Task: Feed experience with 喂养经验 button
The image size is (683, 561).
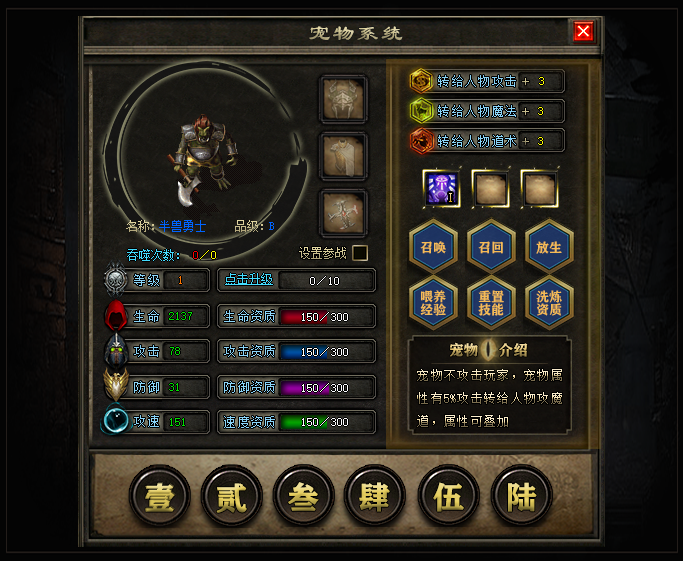Action: coord(433,302)
